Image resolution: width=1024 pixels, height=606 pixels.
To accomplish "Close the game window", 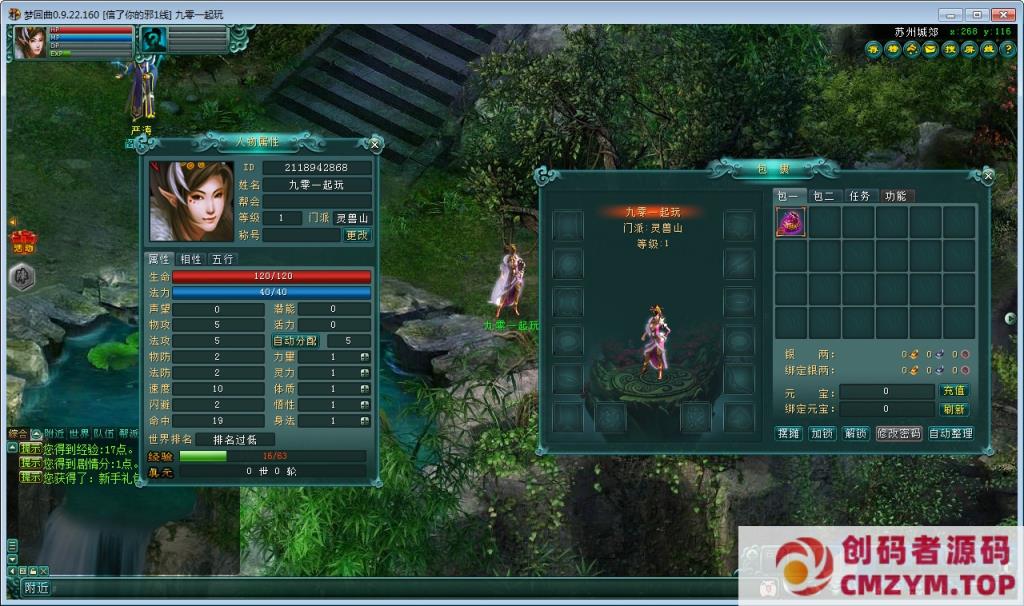I will point(1001,14).
